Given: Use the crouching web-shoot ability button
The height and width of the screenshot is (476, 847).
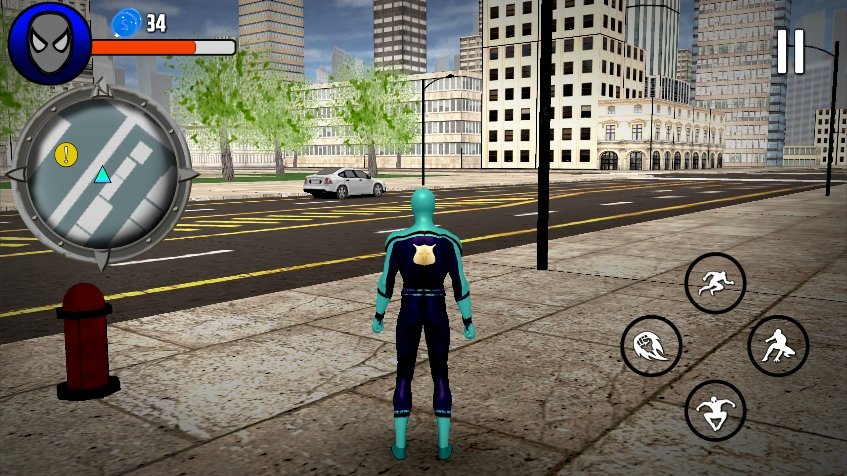Looking at the screenshot, I should pos(778,346).
